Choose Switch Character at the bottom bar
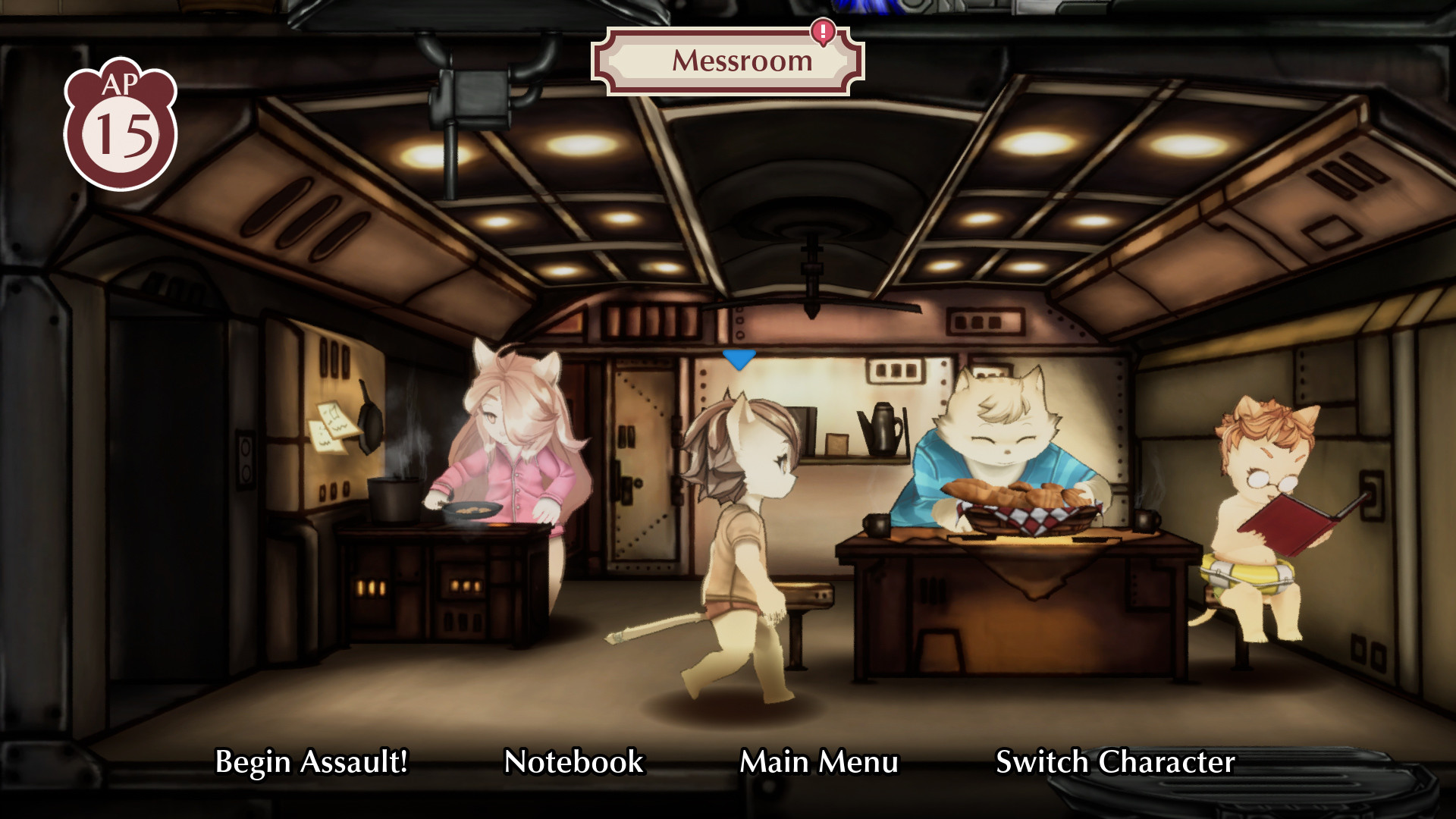Screen dimensions: 1456x819 point(1115,762)
